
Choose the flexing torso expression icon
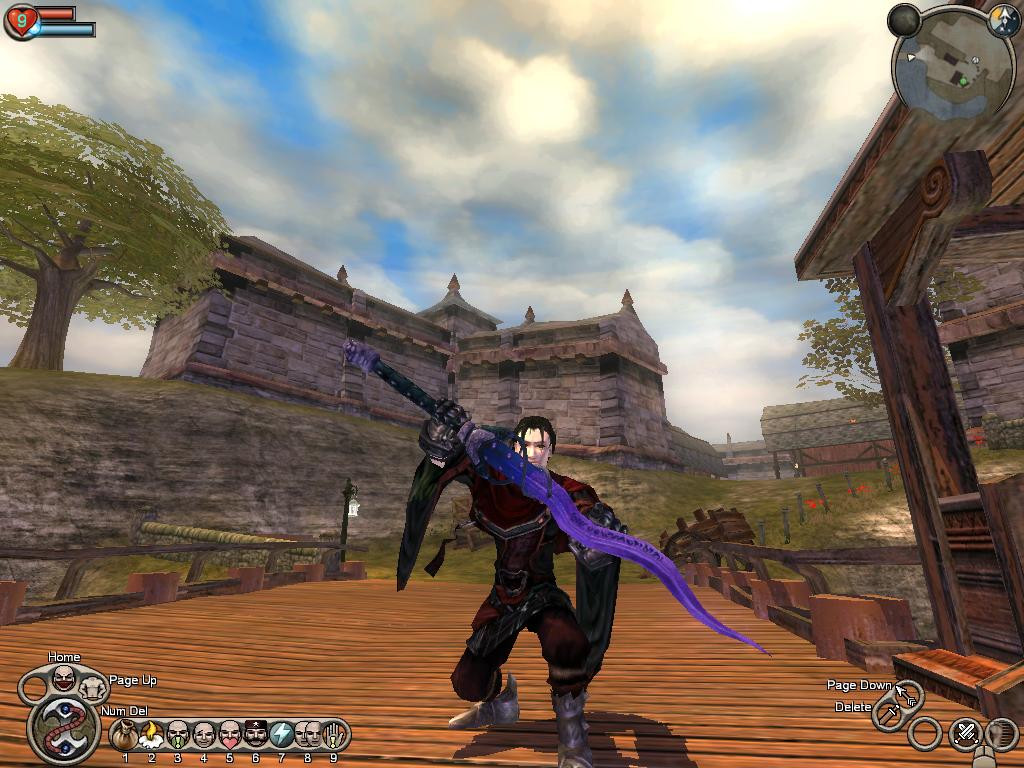tap(93, 687)
